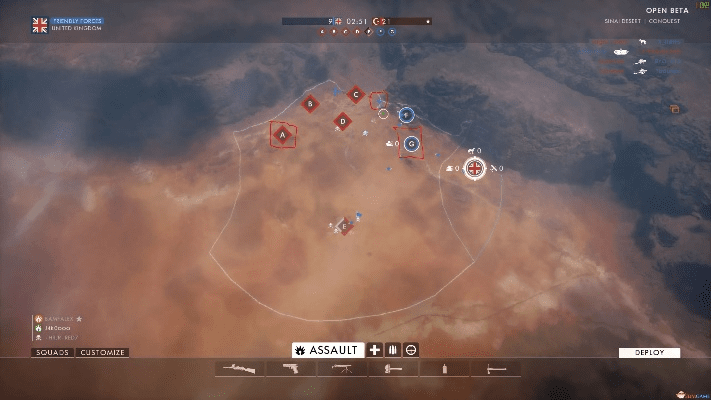Click objective B on the map
Image resolution: width=711 pixels, height=400 pixels.
point(311,102)
